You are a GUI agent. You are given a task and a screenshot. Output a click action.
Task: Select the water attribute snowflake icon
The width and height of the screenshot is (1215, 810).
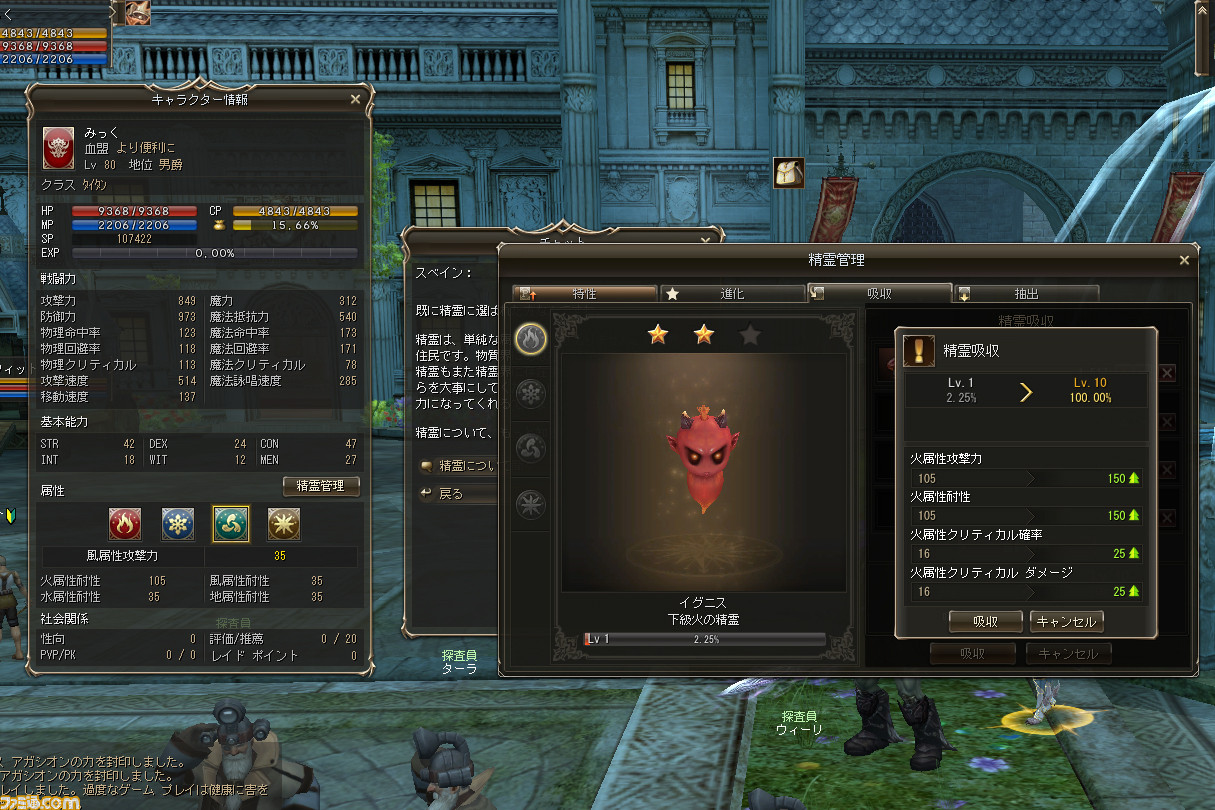[x=178, y=523]
